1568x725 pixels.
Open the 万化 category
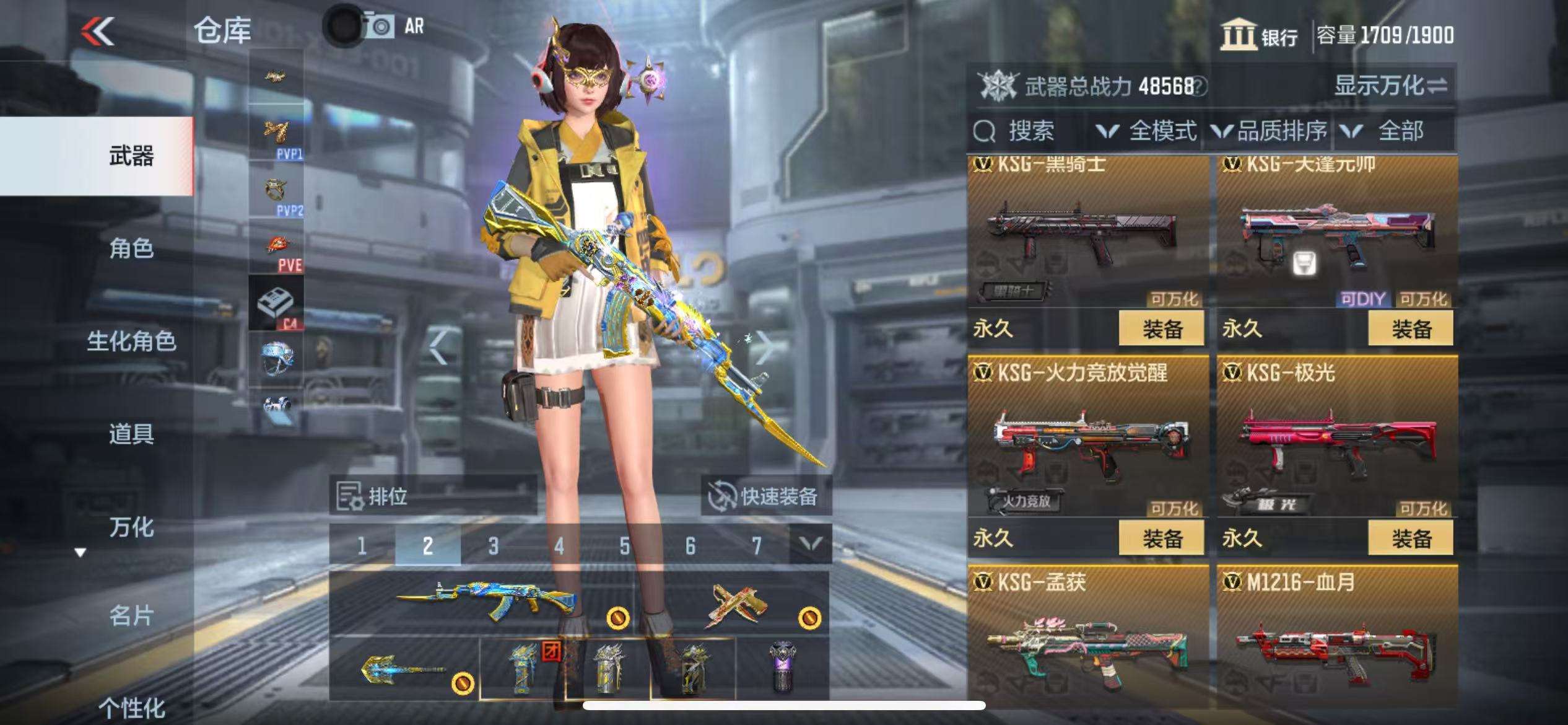pos(131,527)
